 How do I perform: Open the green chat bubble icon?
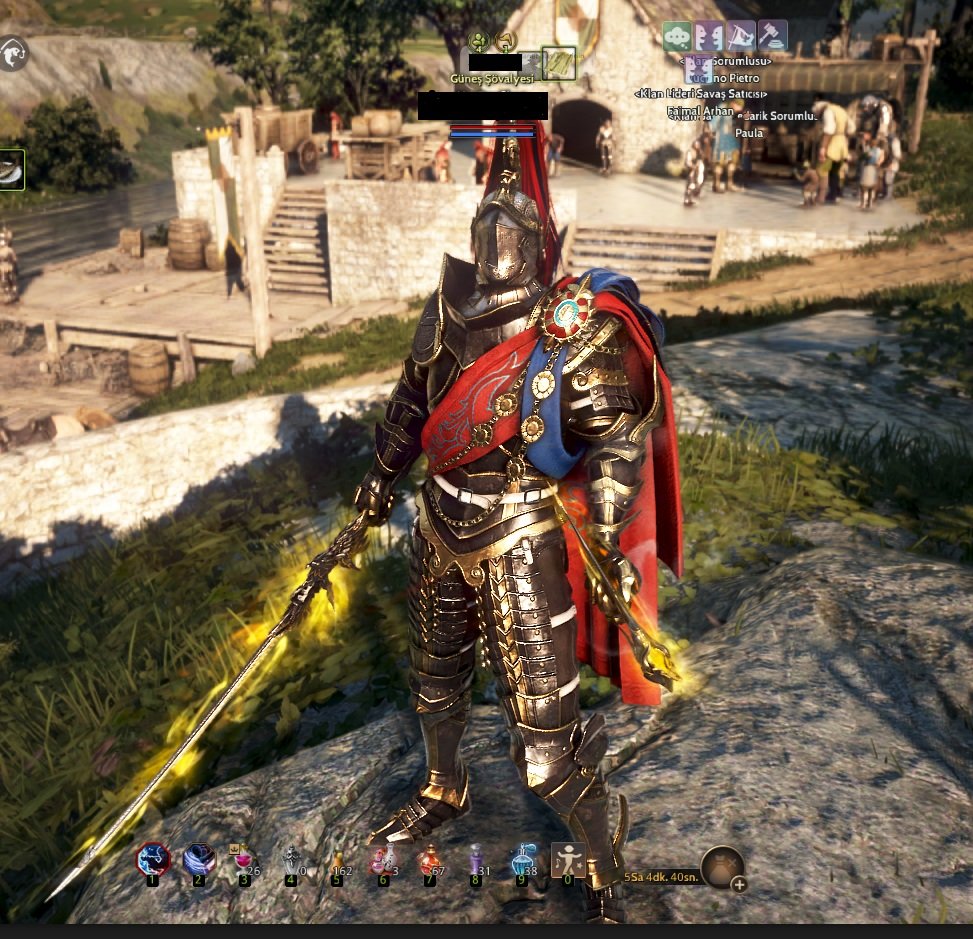[678, 36]
